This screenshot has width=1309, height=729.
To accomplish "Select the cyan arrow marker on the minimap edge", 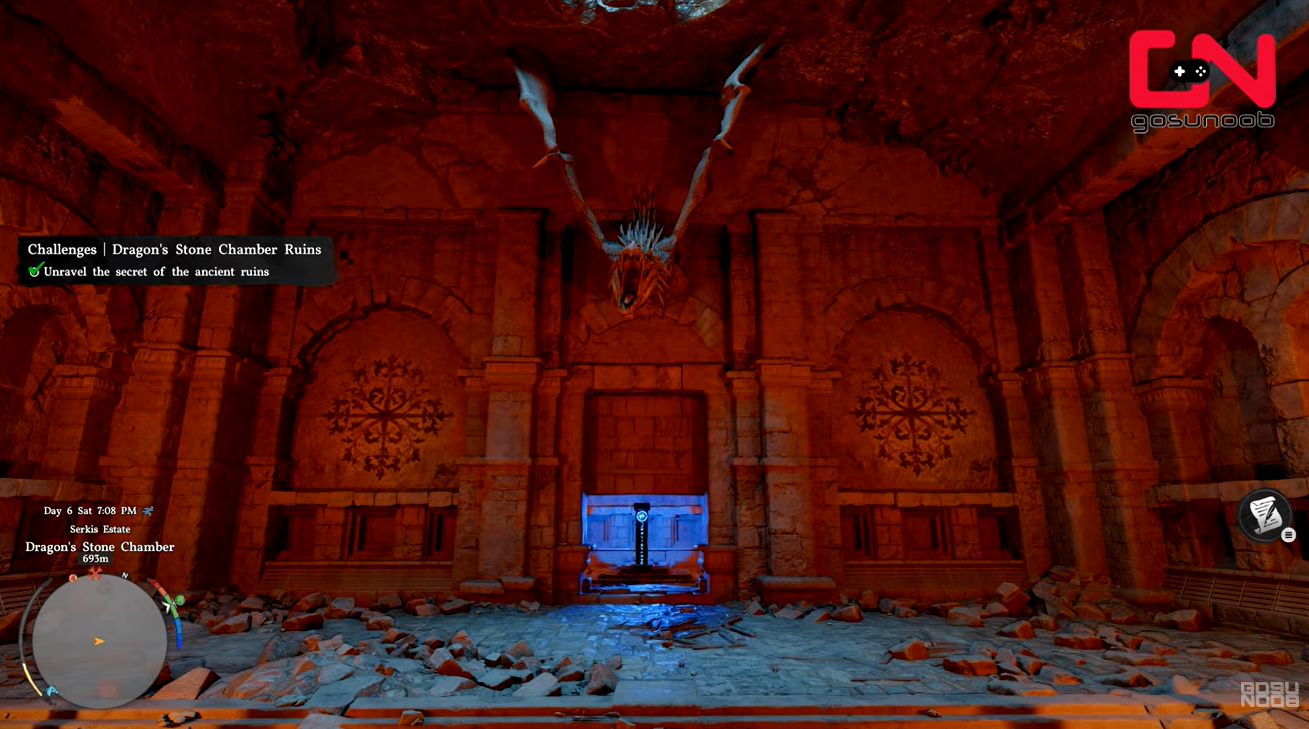I will [50, 690].
